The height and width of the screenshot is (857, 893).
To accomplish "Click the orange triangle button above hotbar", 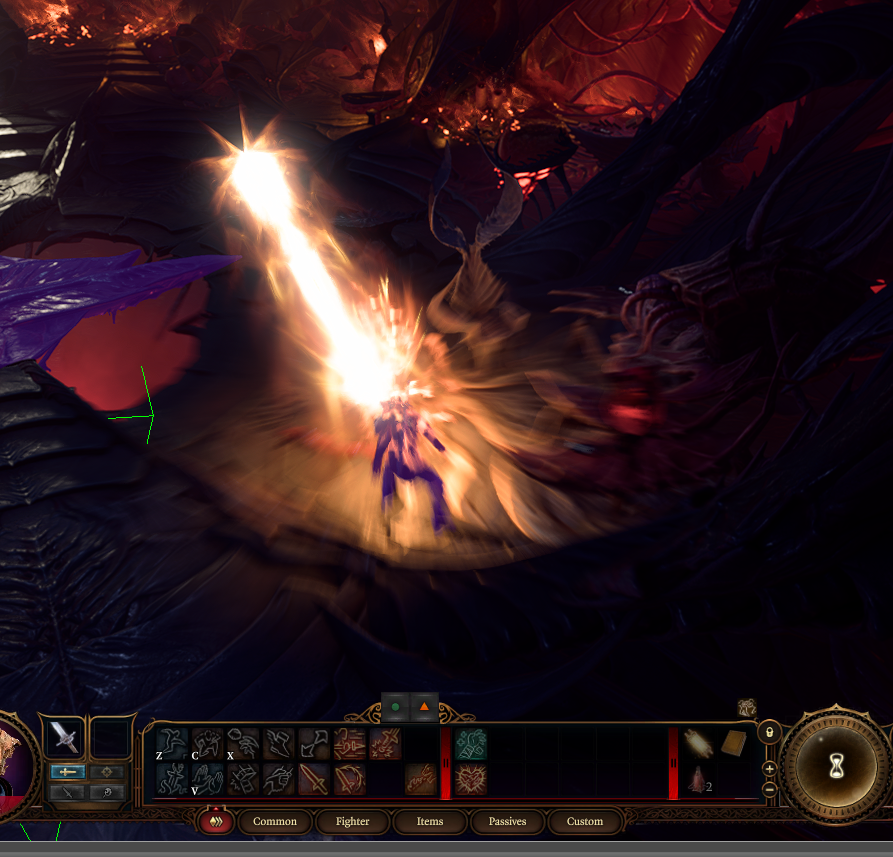I will pos(424,707).
